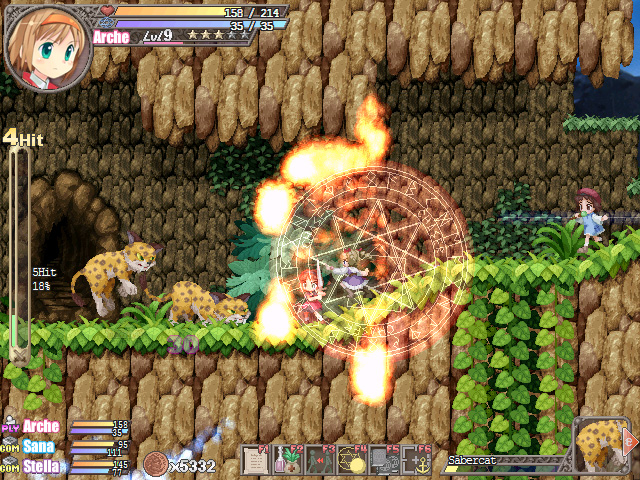Viewport: 640px width, 480px height.
Task: Select the F3 walking figures shortcut
Action: click(x=320, y=461)
